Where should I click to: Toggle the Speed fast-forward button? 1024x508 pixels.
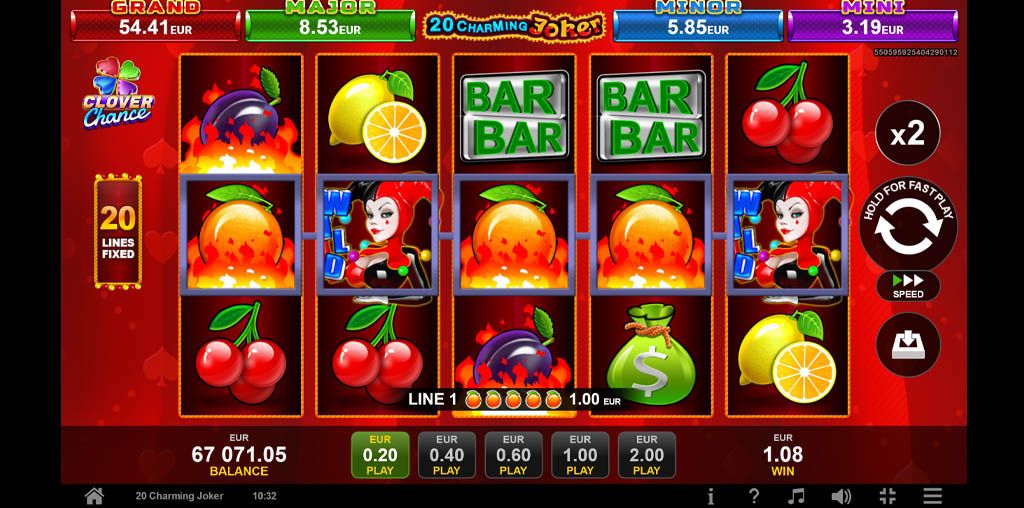click(908, 287)
